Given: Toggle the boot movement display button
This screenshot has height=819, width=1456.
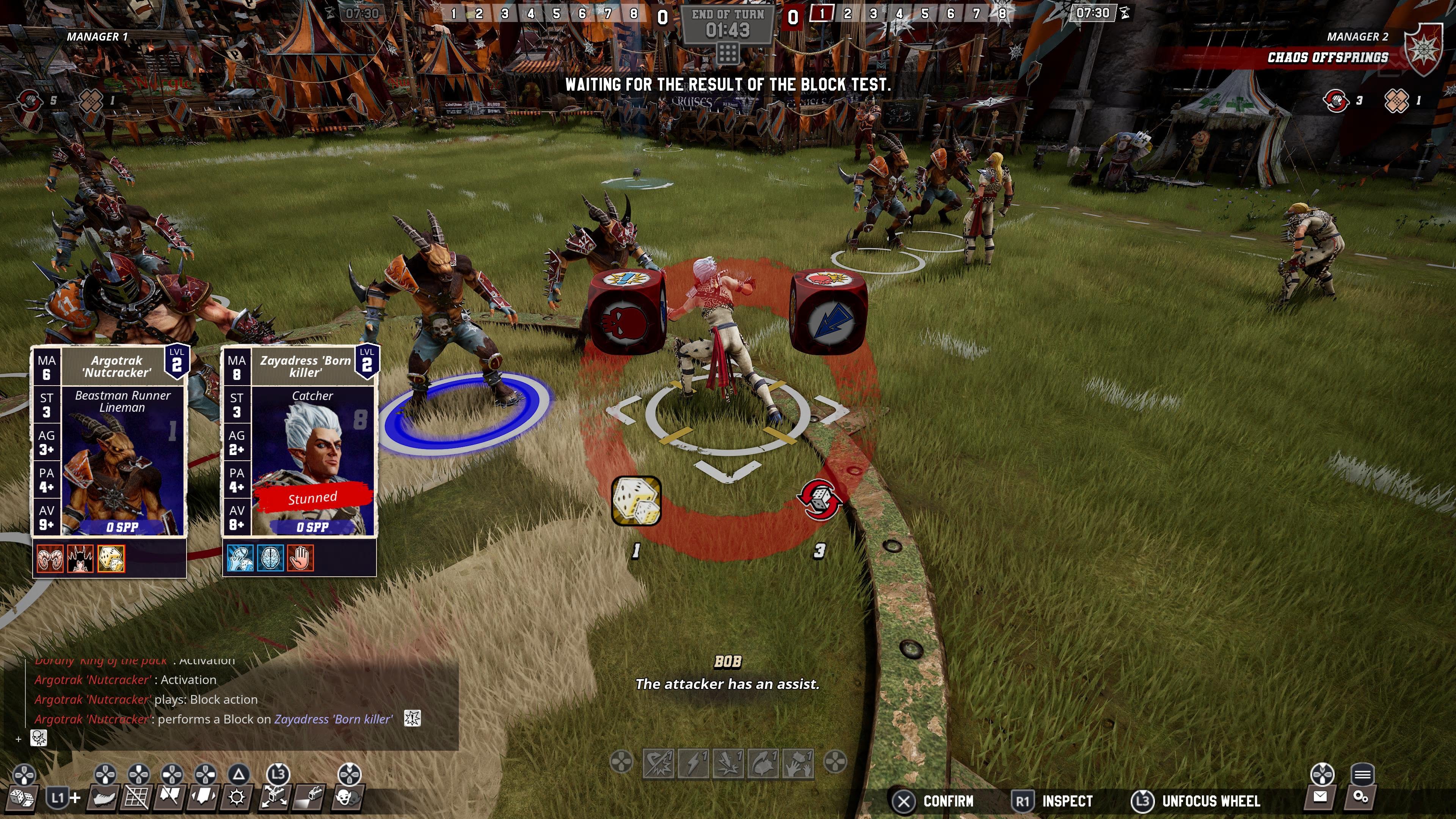Looking at the screenshot, I should [104, 797].
